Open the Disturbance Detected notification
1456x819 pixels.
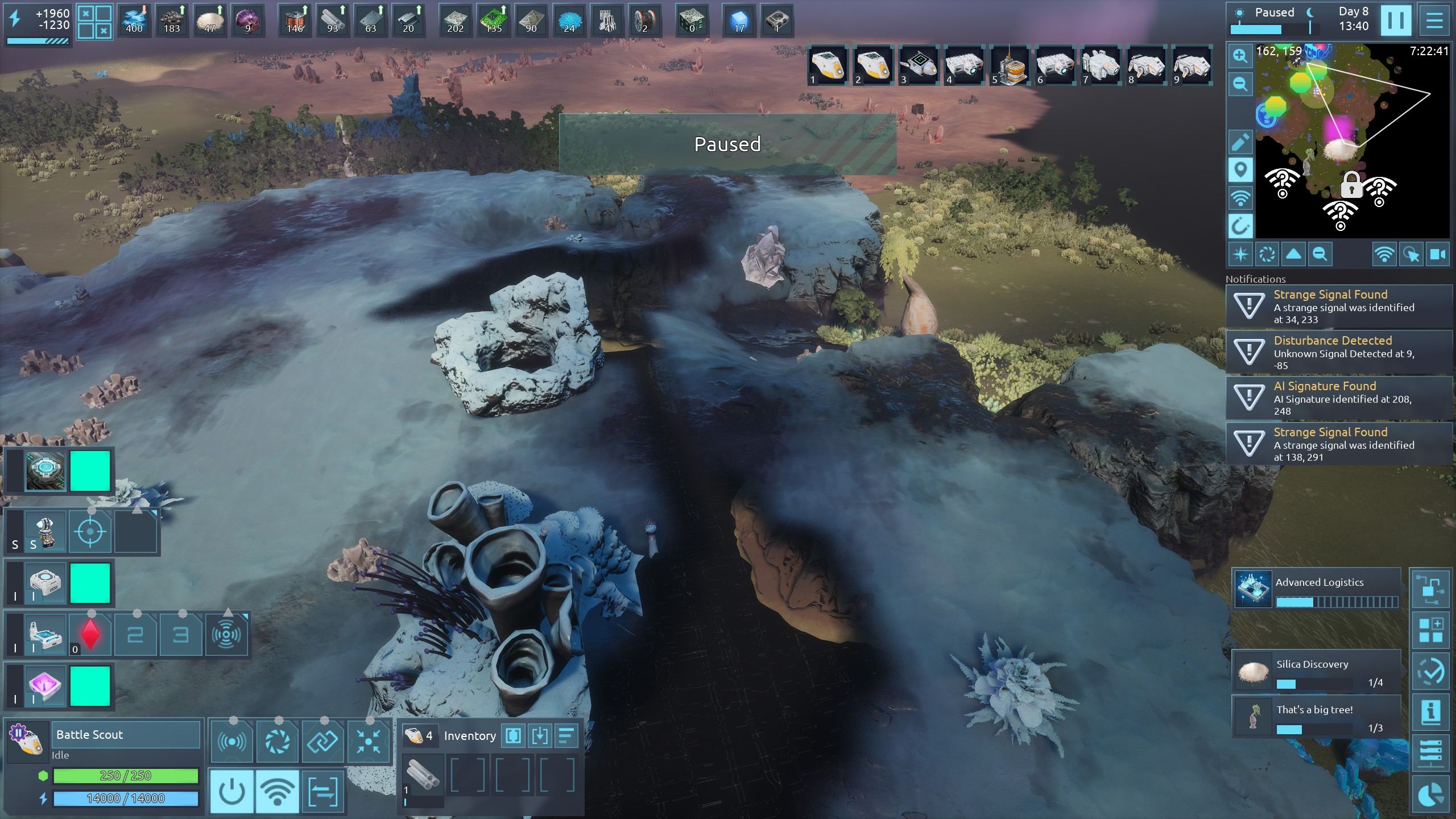pos(1339,352)
